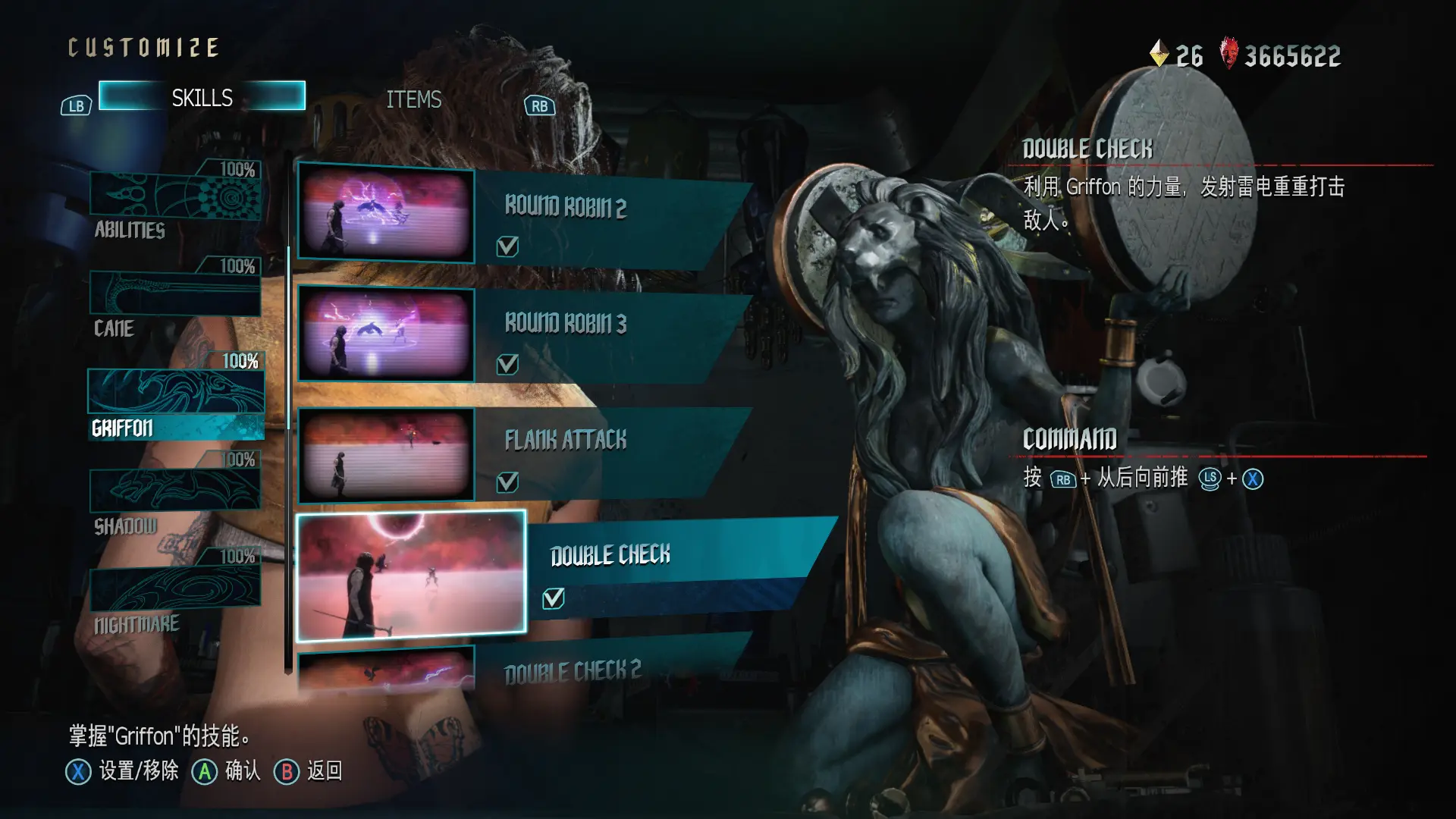Image resolution: width=1456 pixels, height=819 pixels.
Task: Open the Round Robin 2 preview thumbnail
Action: coord(386,215)
